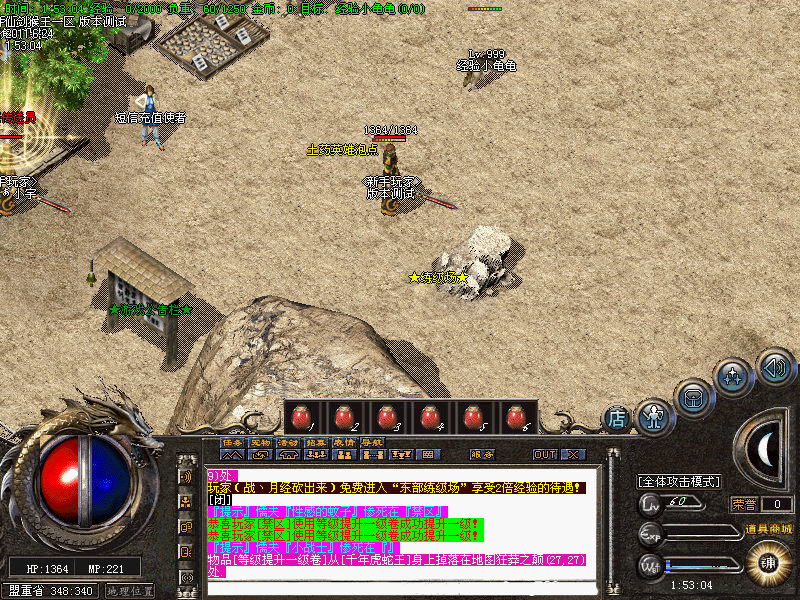Viewport: 800px width, 600px height.
Task: Use the red potion in belt slot 3
Action: click(x=386, y=416)
